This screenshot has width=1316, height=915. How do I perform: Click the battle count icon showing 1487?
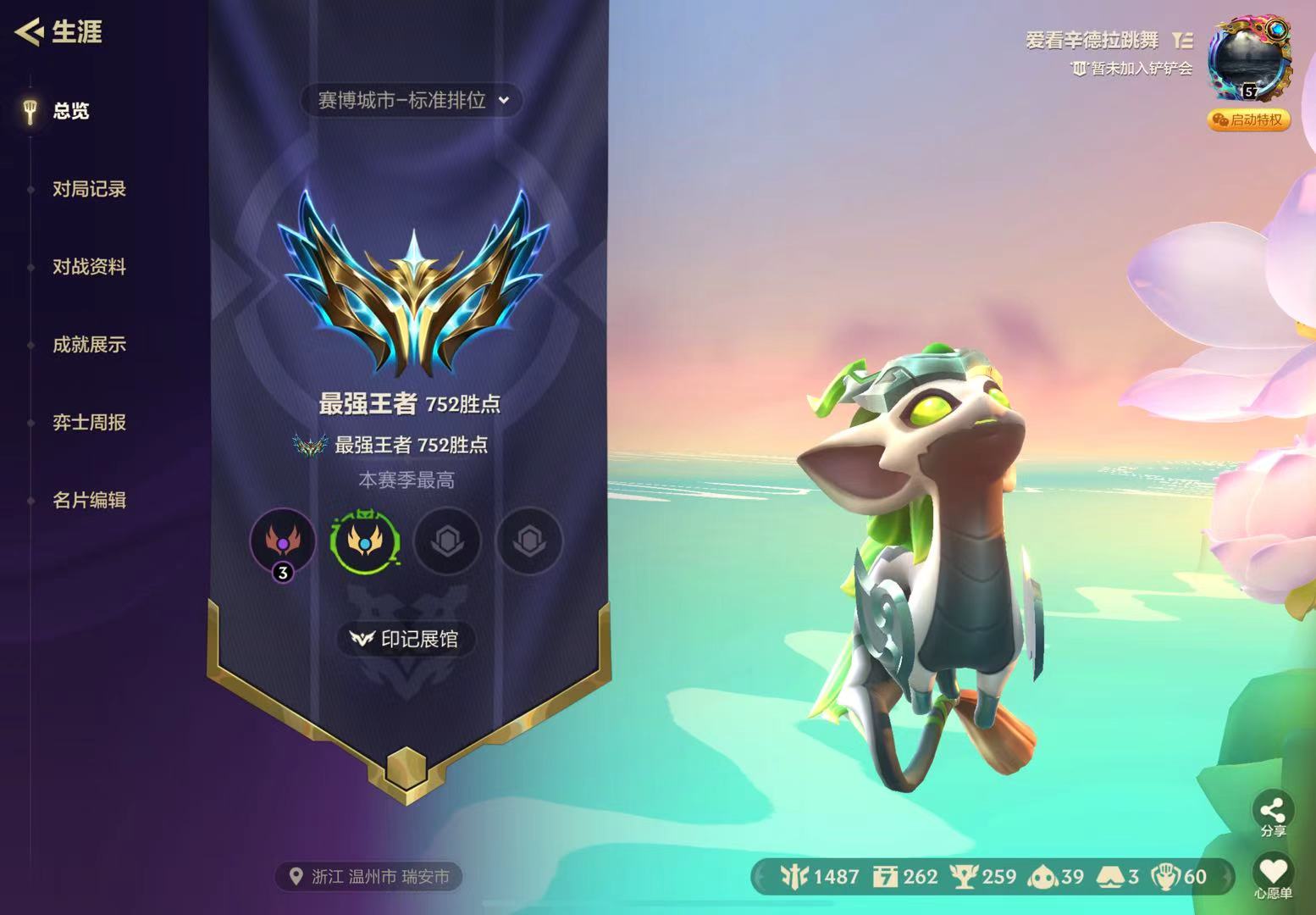coord(796,877)
